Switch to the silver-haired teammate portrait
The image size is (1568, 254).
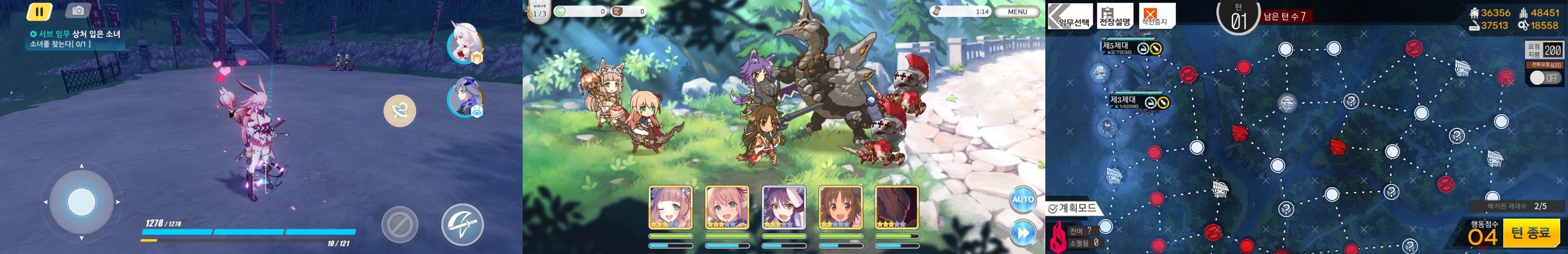[x=464, y=98]
